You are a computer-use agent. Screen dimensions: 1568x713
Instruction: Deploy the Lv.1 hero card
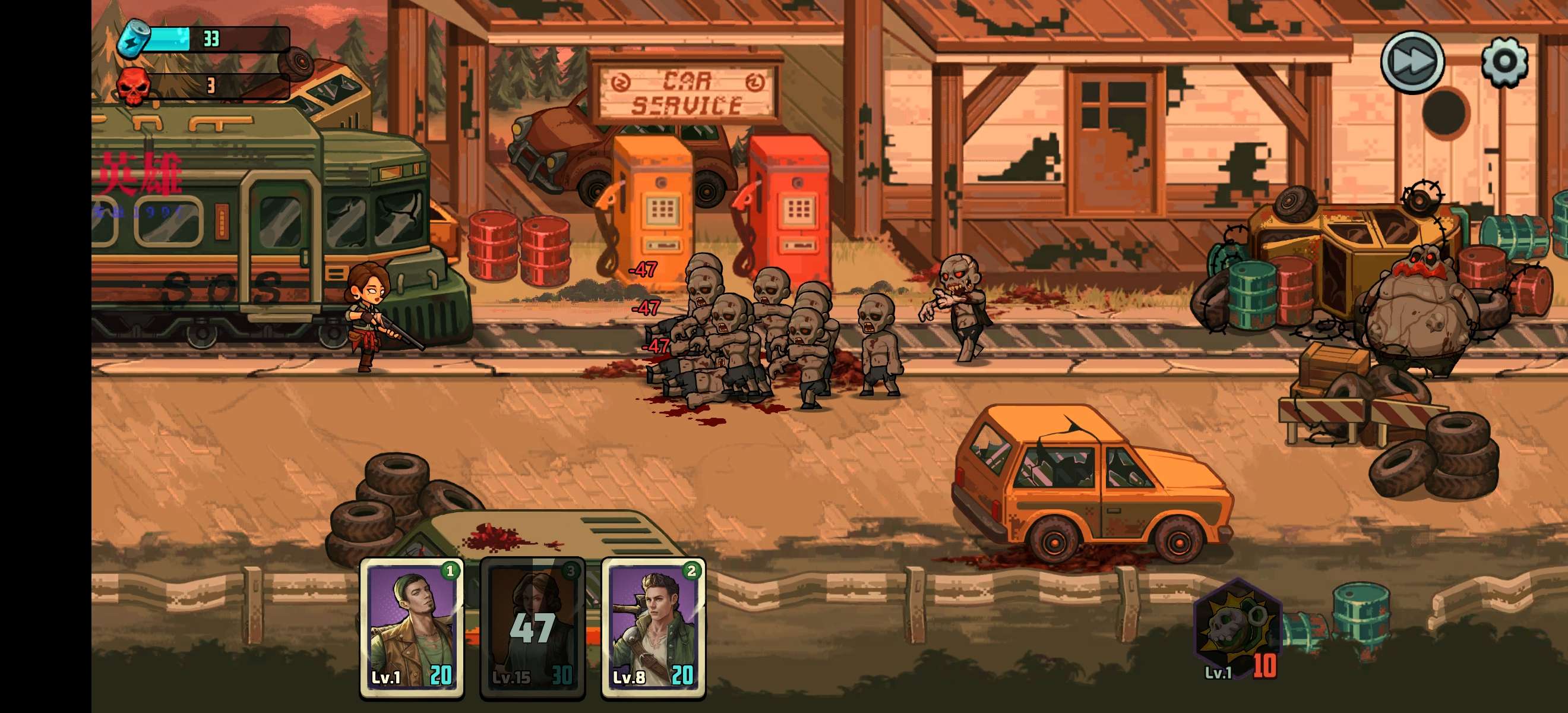pos(412,627)
